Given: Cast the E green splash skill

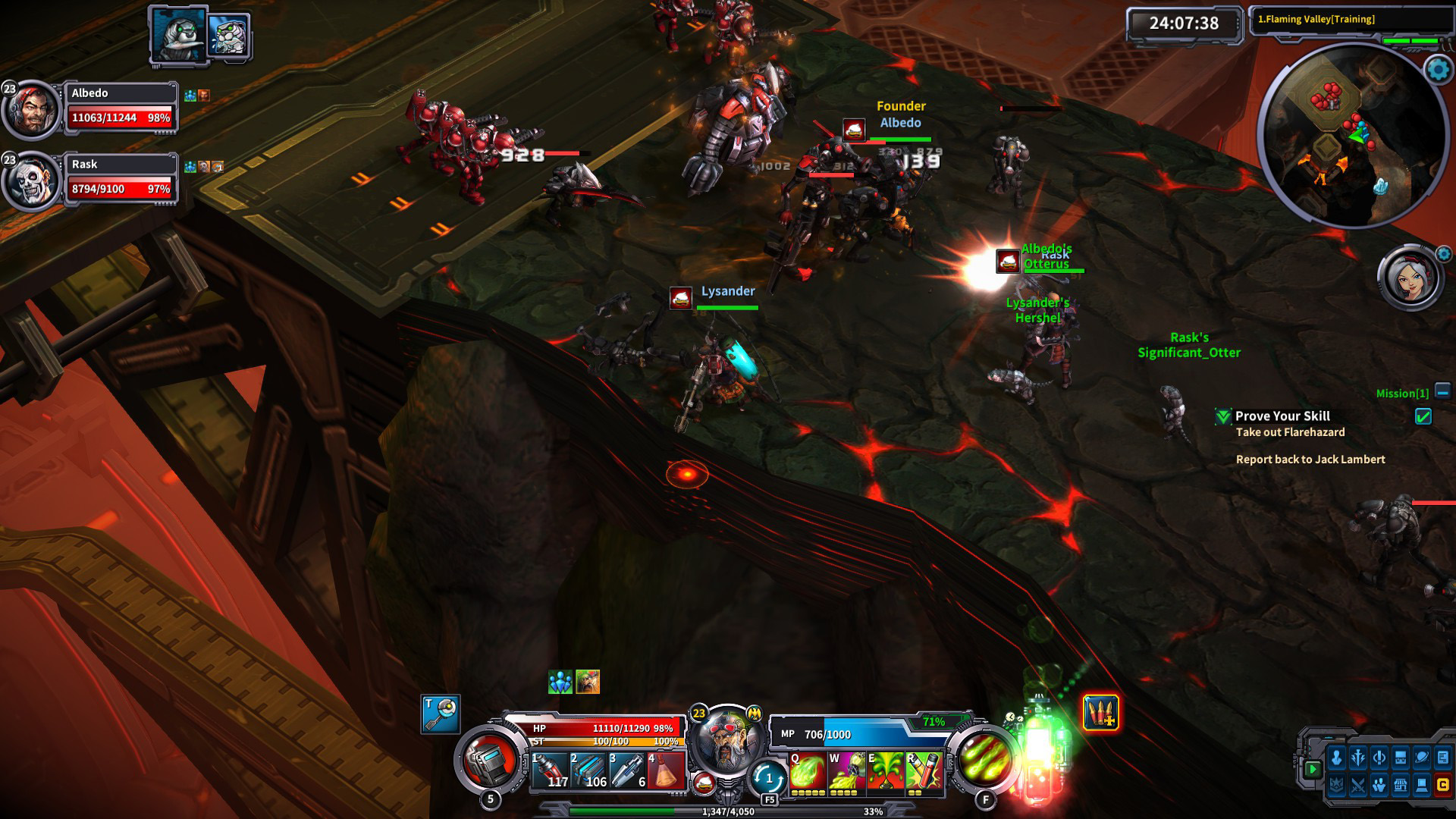Looking at the screenshot, I should pyautogui.click(x=886, y=772).
